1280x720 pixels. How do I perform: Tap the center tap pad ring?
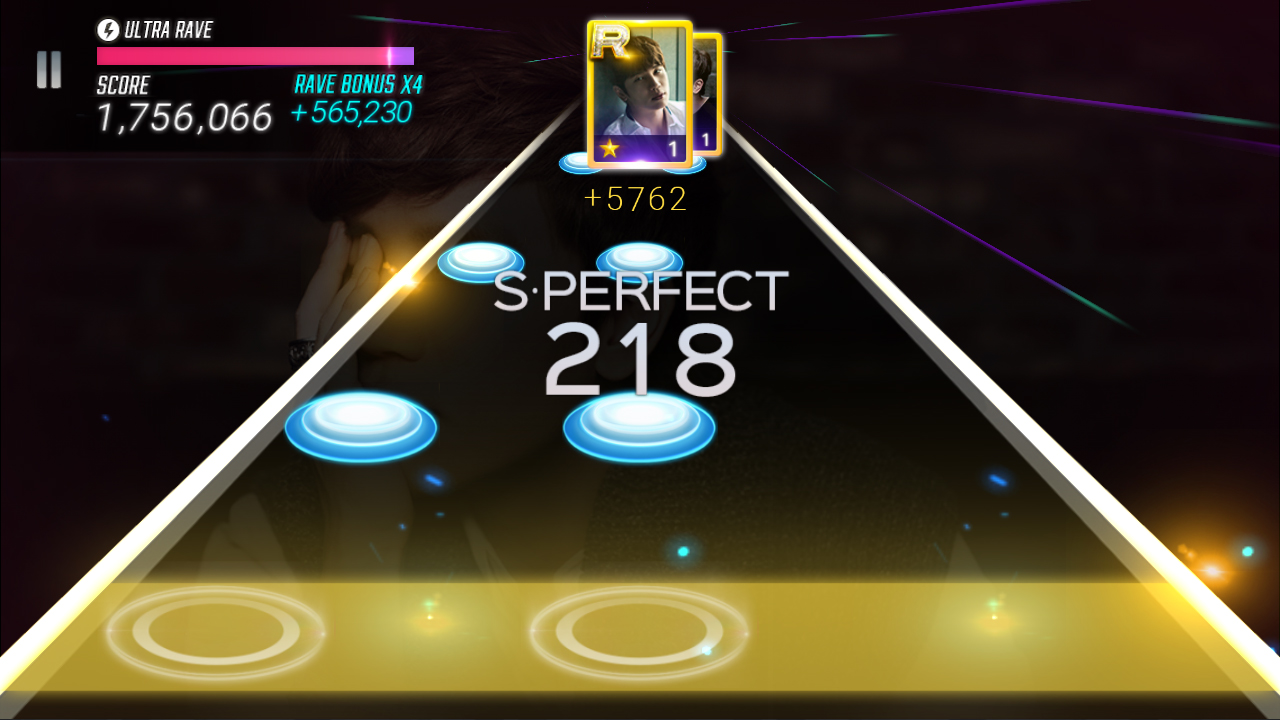click(x=640, y=633)
